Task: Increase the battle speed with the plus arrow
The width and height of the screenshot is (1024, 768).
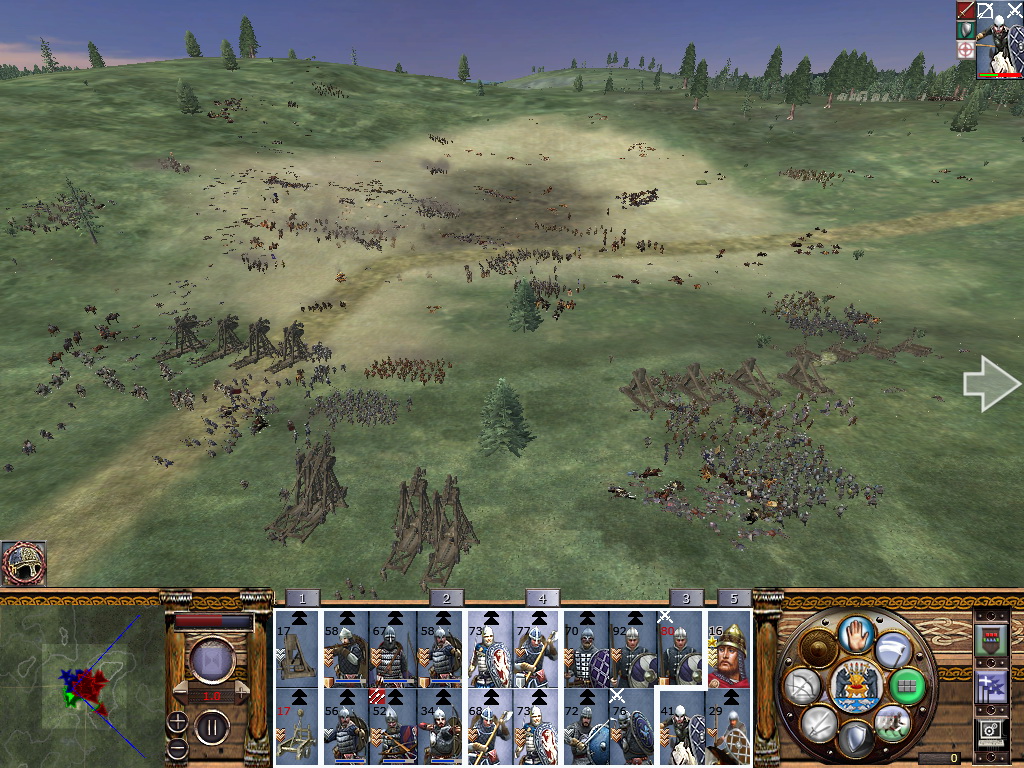Action: pyautogui.click(x=241, y=693)
